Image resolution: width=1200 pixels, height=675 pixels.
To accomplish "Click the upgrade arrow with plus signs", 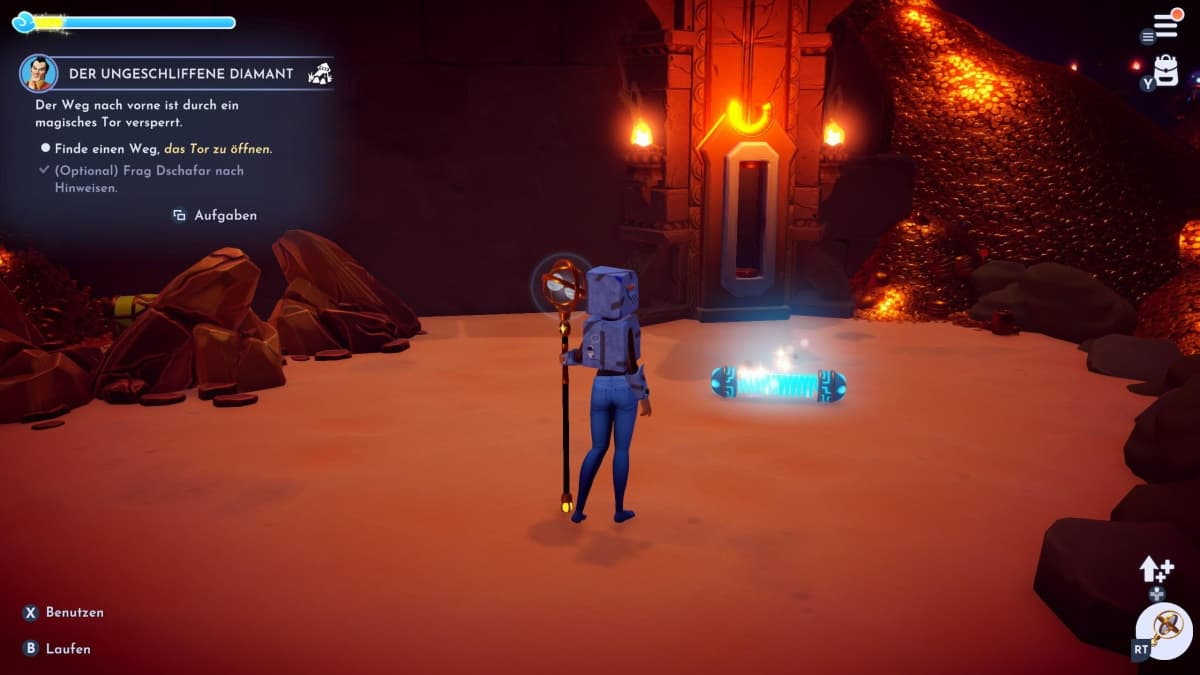I will click(1156, 569).
